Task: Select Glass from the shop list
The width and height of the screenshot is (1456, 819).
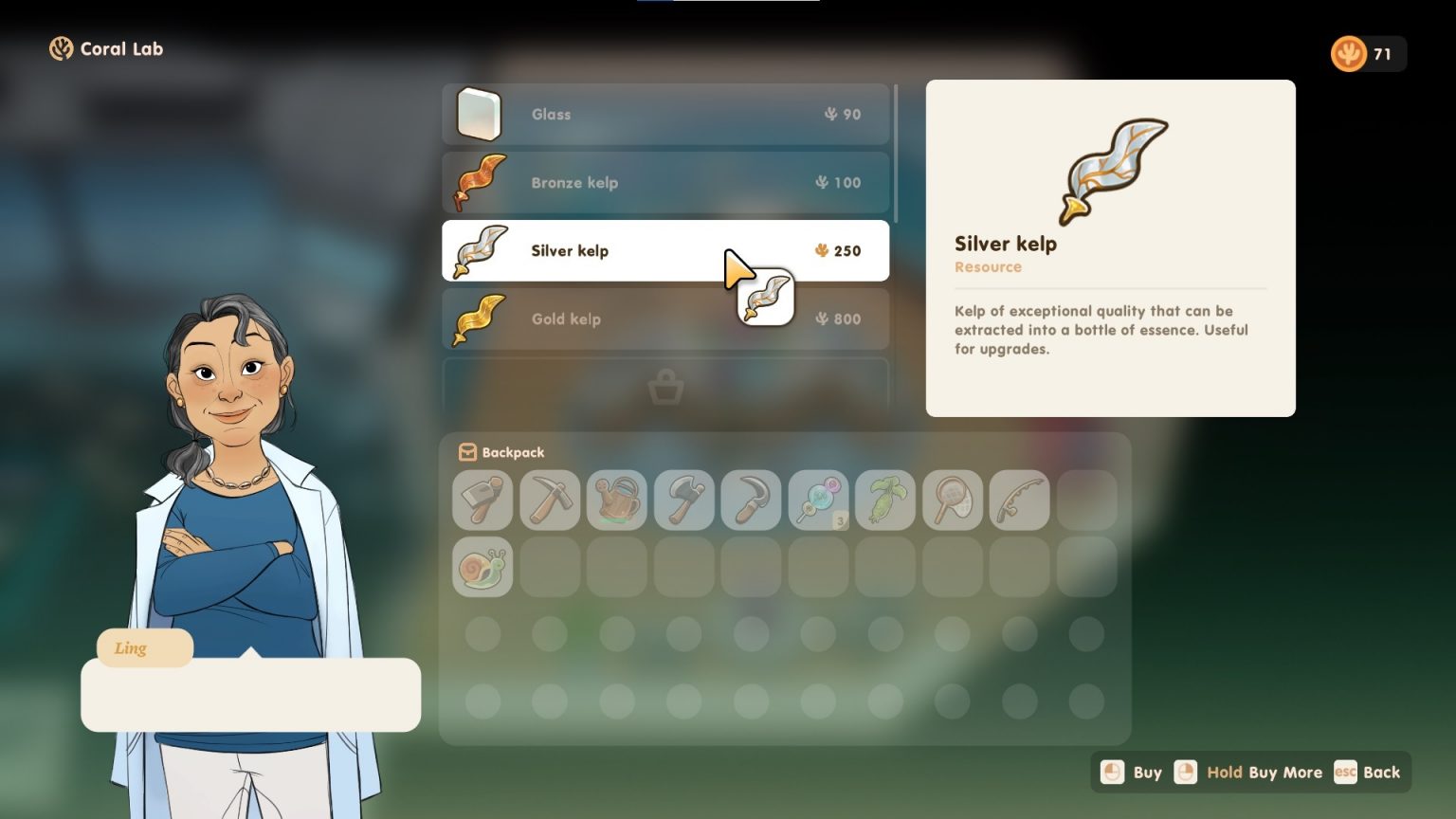Action: coord(665,114)
